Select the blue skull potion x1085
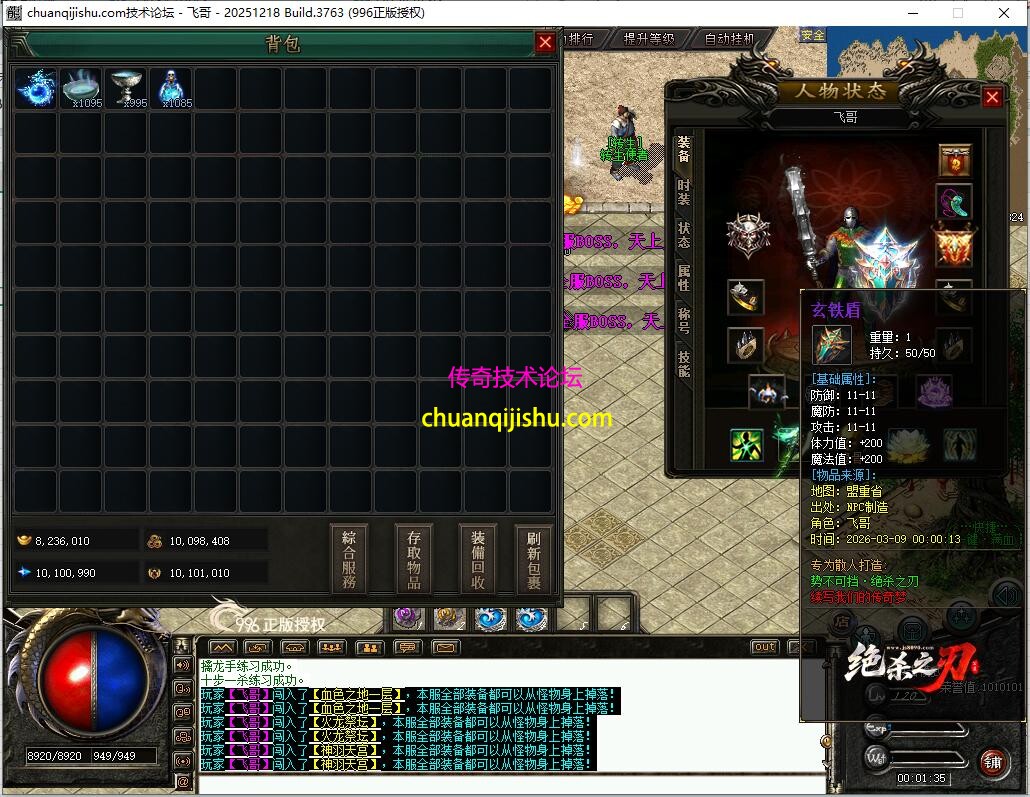Viewport: 1030px width, 797px height. 171,89
